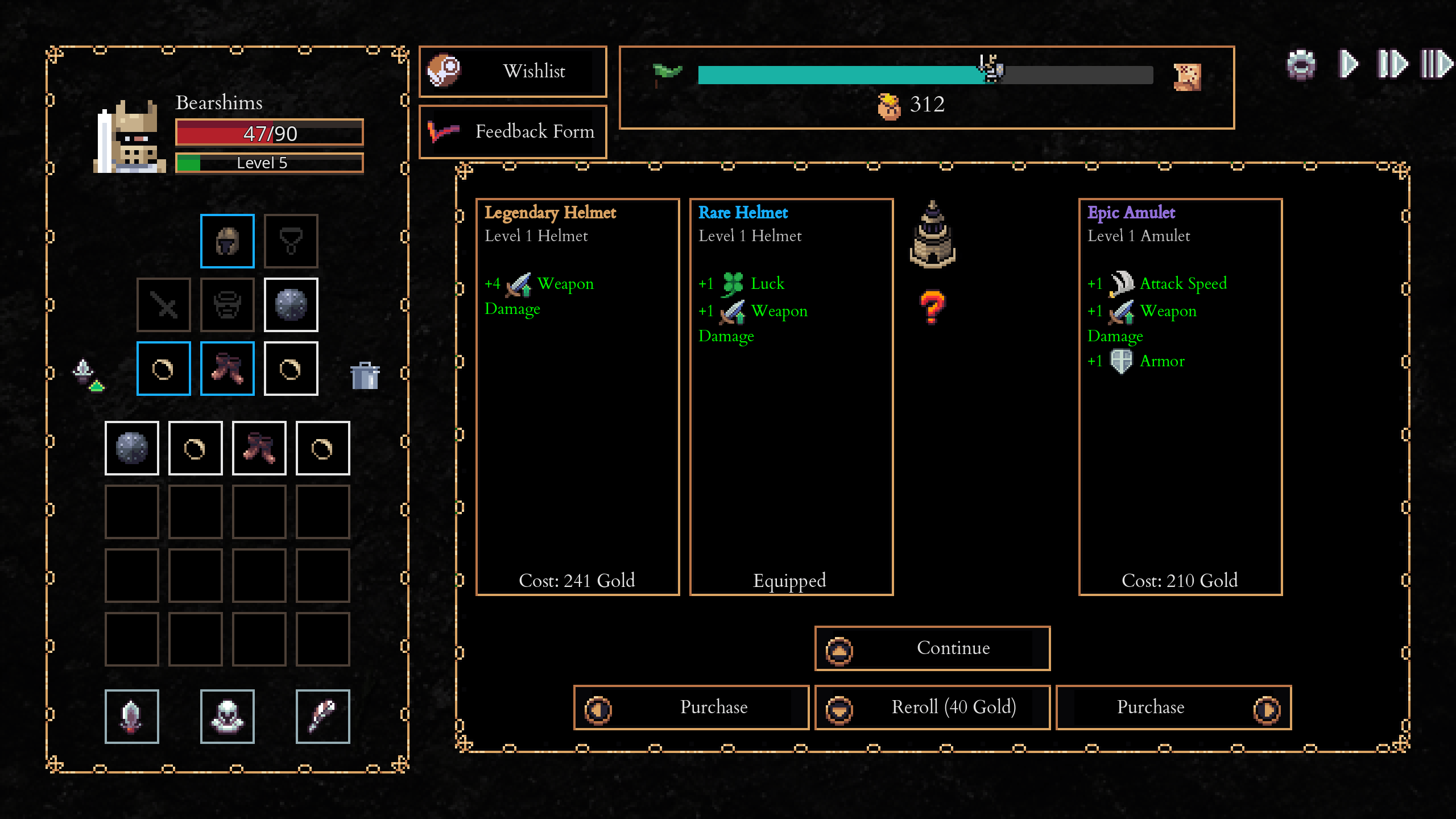Select the equipped boots slot

click(227, 369)
